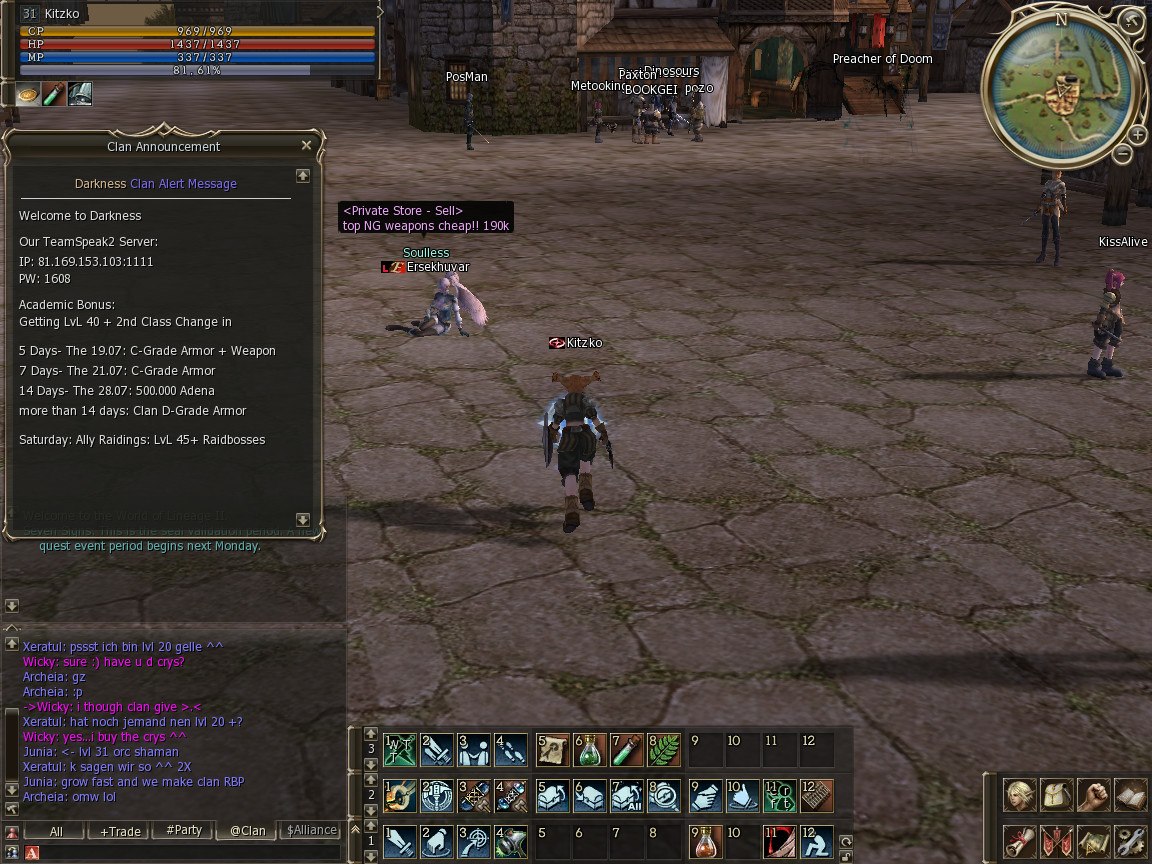Image resolution: width=1152 pixels, height=864 pixels.
Task: Open the skills open-book icon
Action: click(x=1130, y=795)
